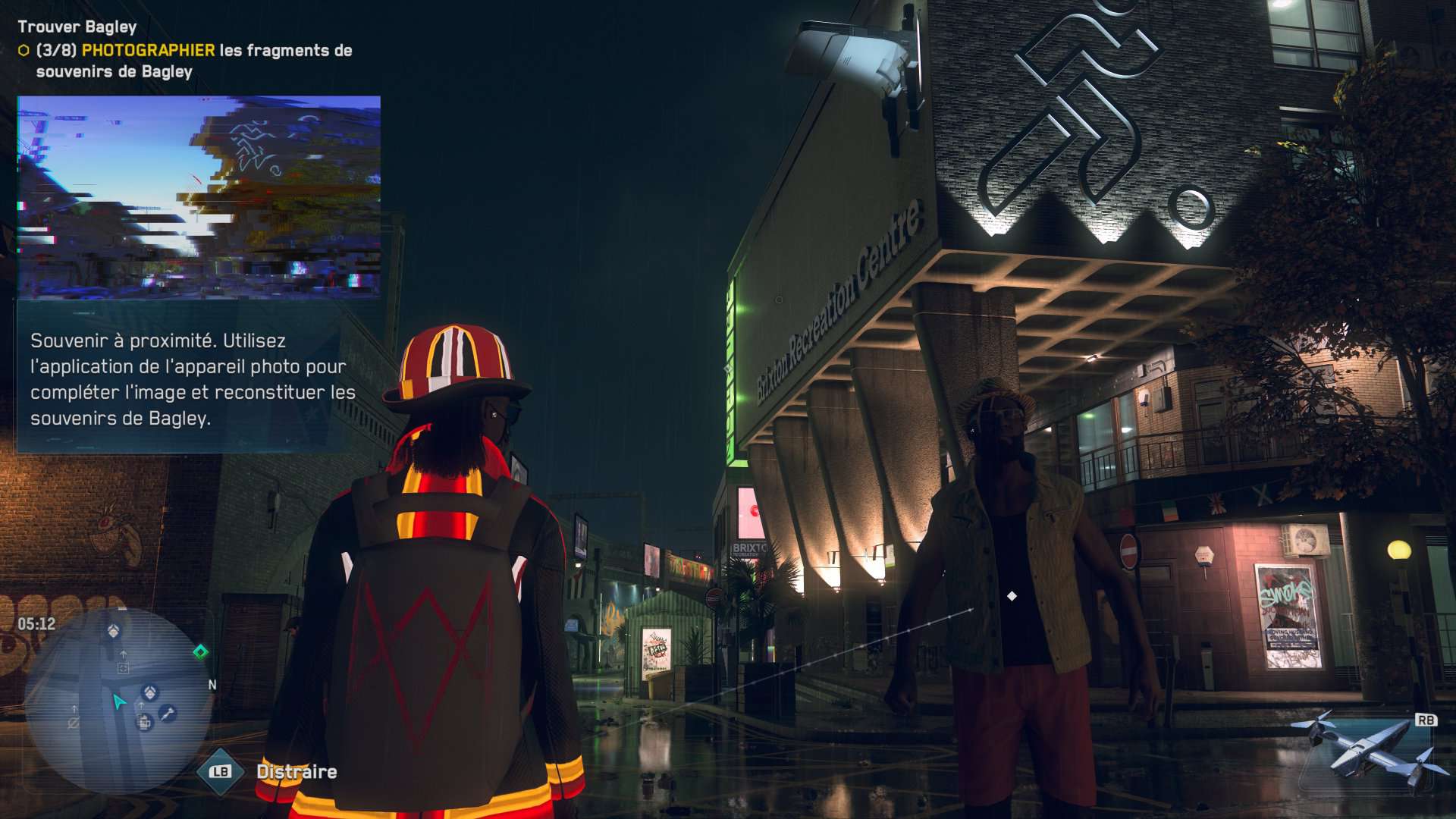Click the crosshair square marker on minimap
The height and width of the screenshot is (819, 1456).
(x=123, y=668)
